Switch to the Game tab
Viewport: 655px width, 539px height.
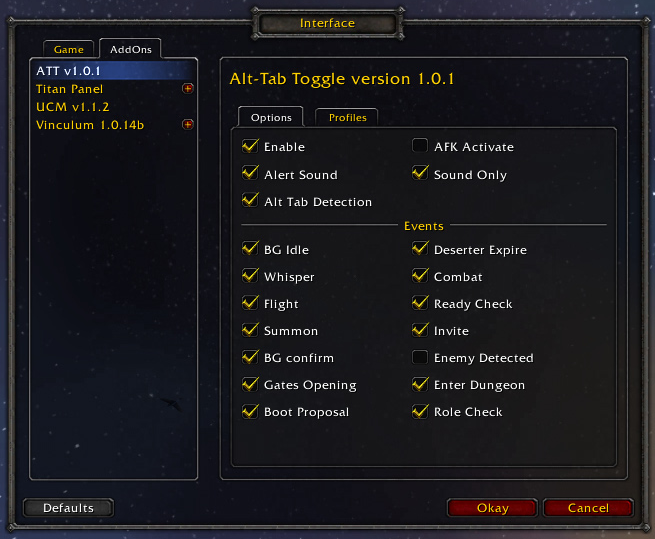click(x=69, y=49)
